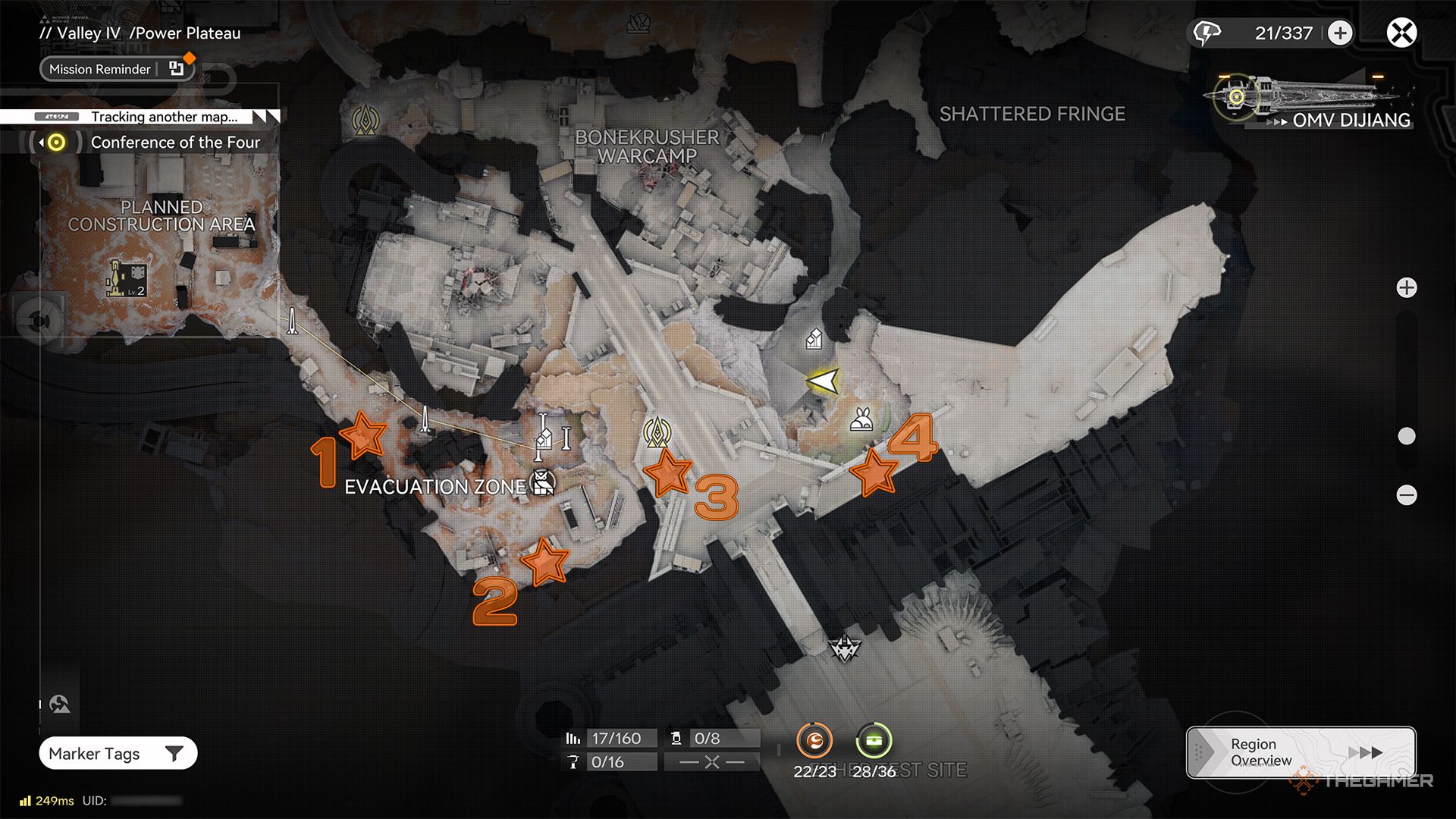Click the green crate collectible counter icon
The width and height of the screenshot is (1456, 819).
874,741
